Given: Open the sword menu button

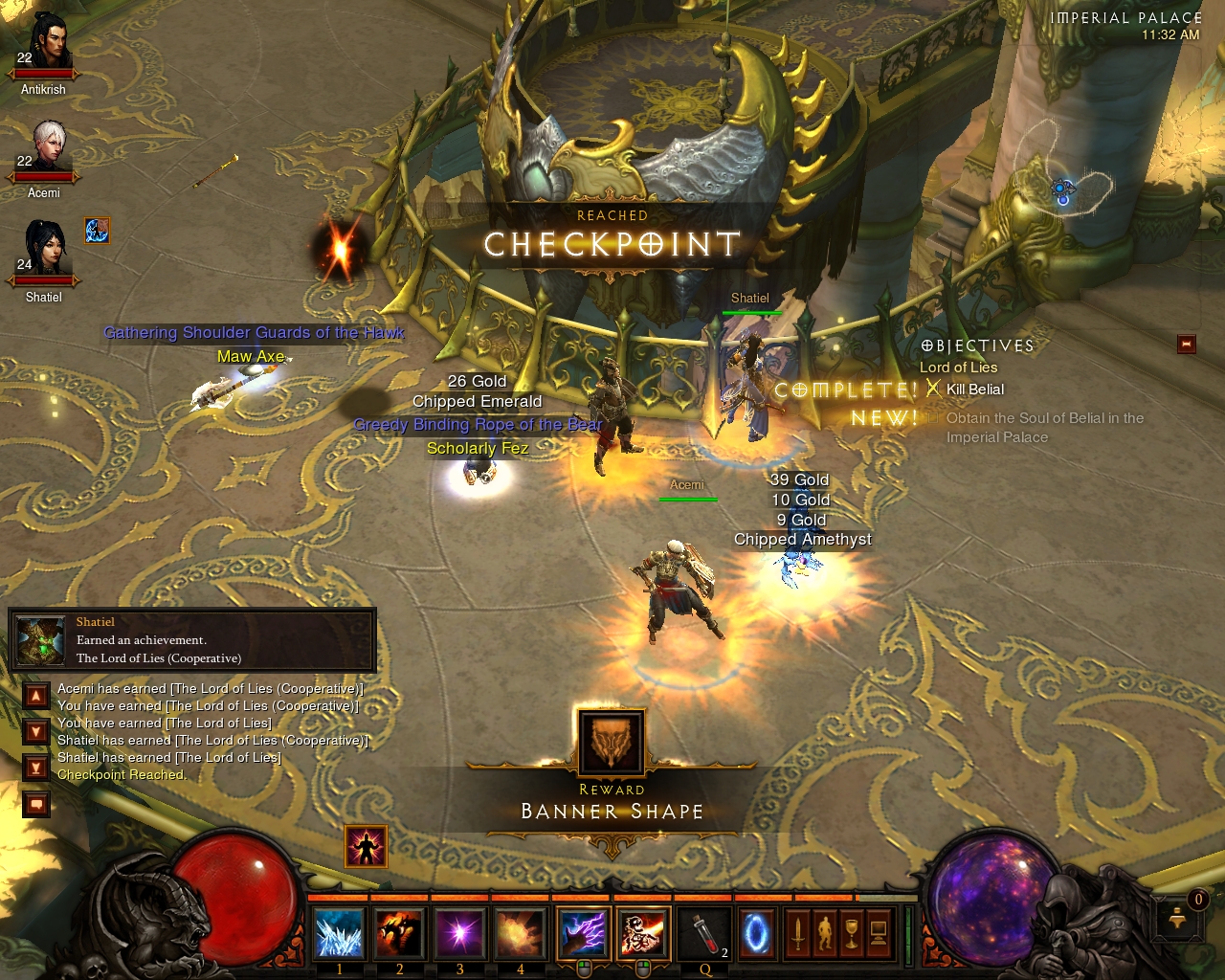Looking at the screenshot, I should 797,934.
